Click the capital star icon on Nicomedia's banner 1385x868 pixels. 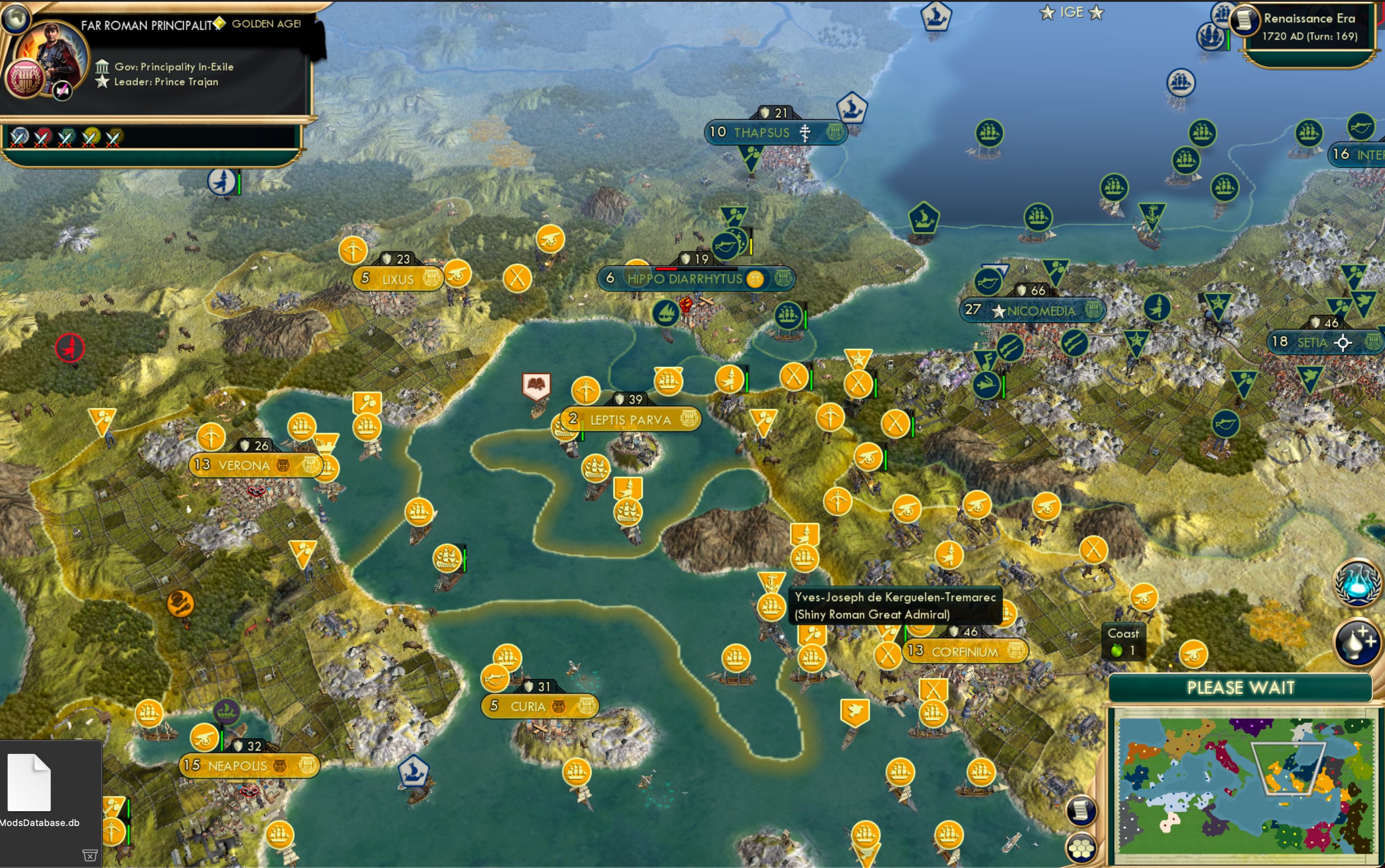[1000, 310]
